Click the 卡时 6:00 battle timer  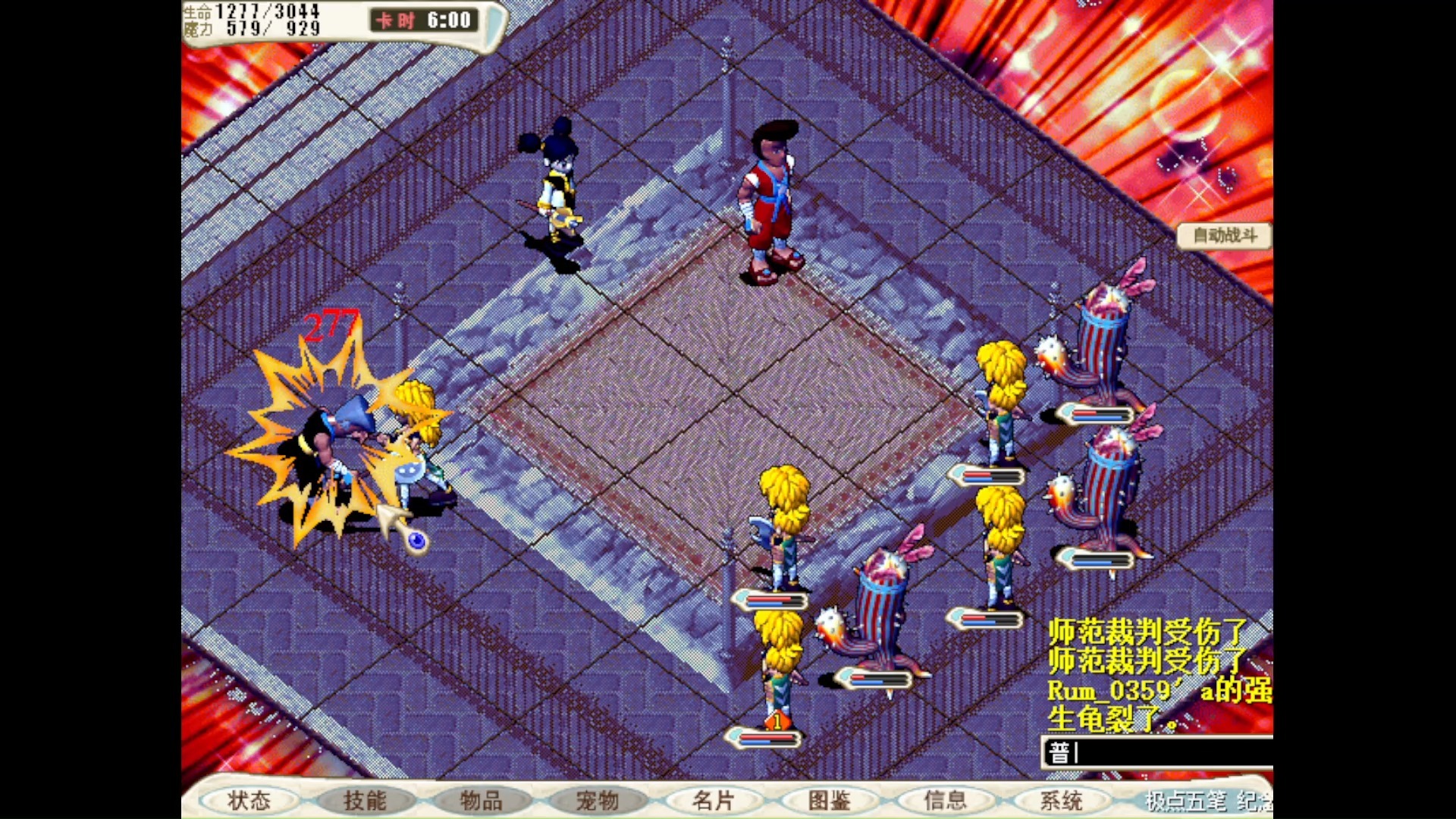pyautogui.click(x=422, y=20)
